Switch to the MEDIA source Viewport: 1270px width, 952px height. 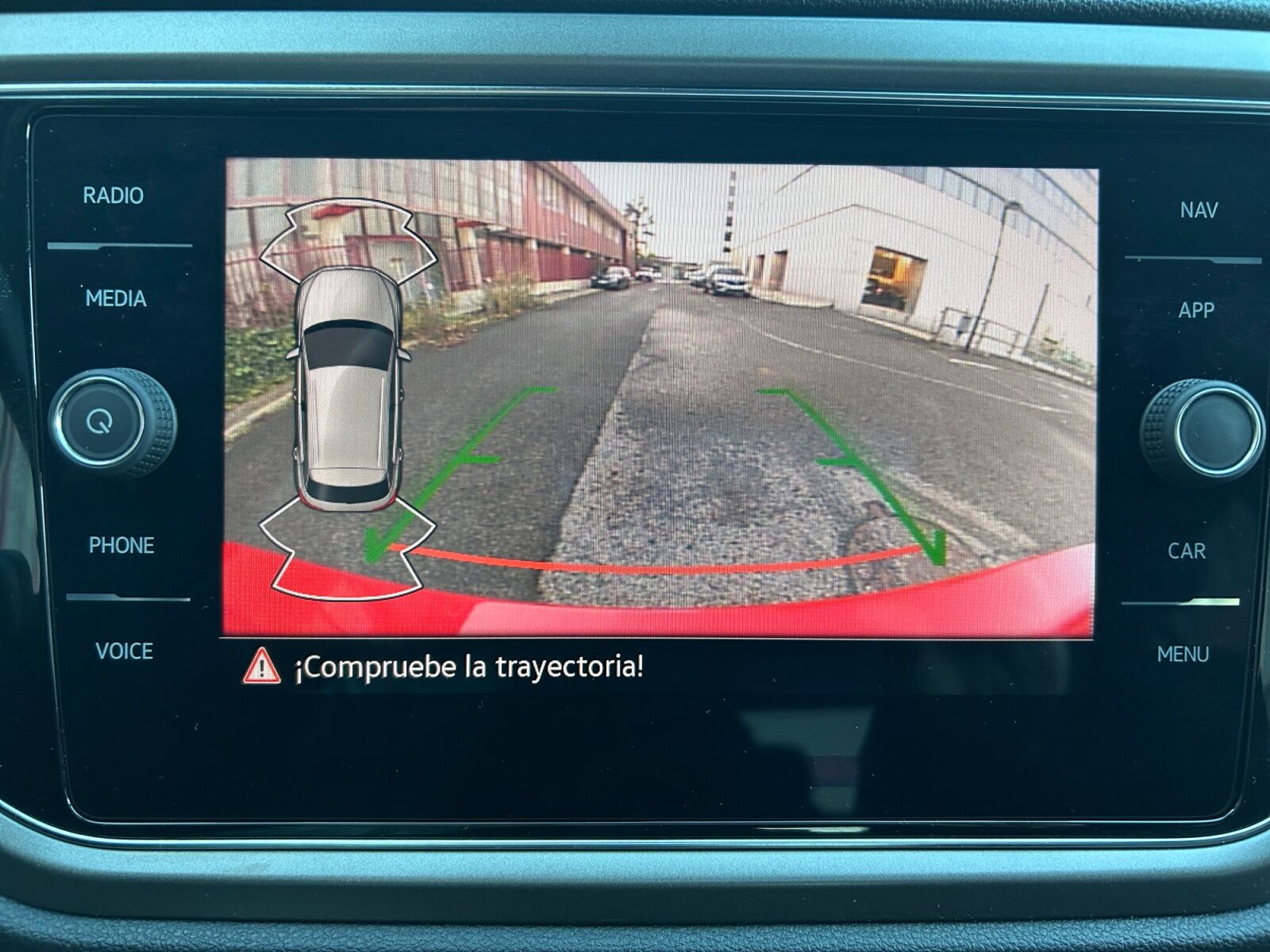tap(116, 299)
